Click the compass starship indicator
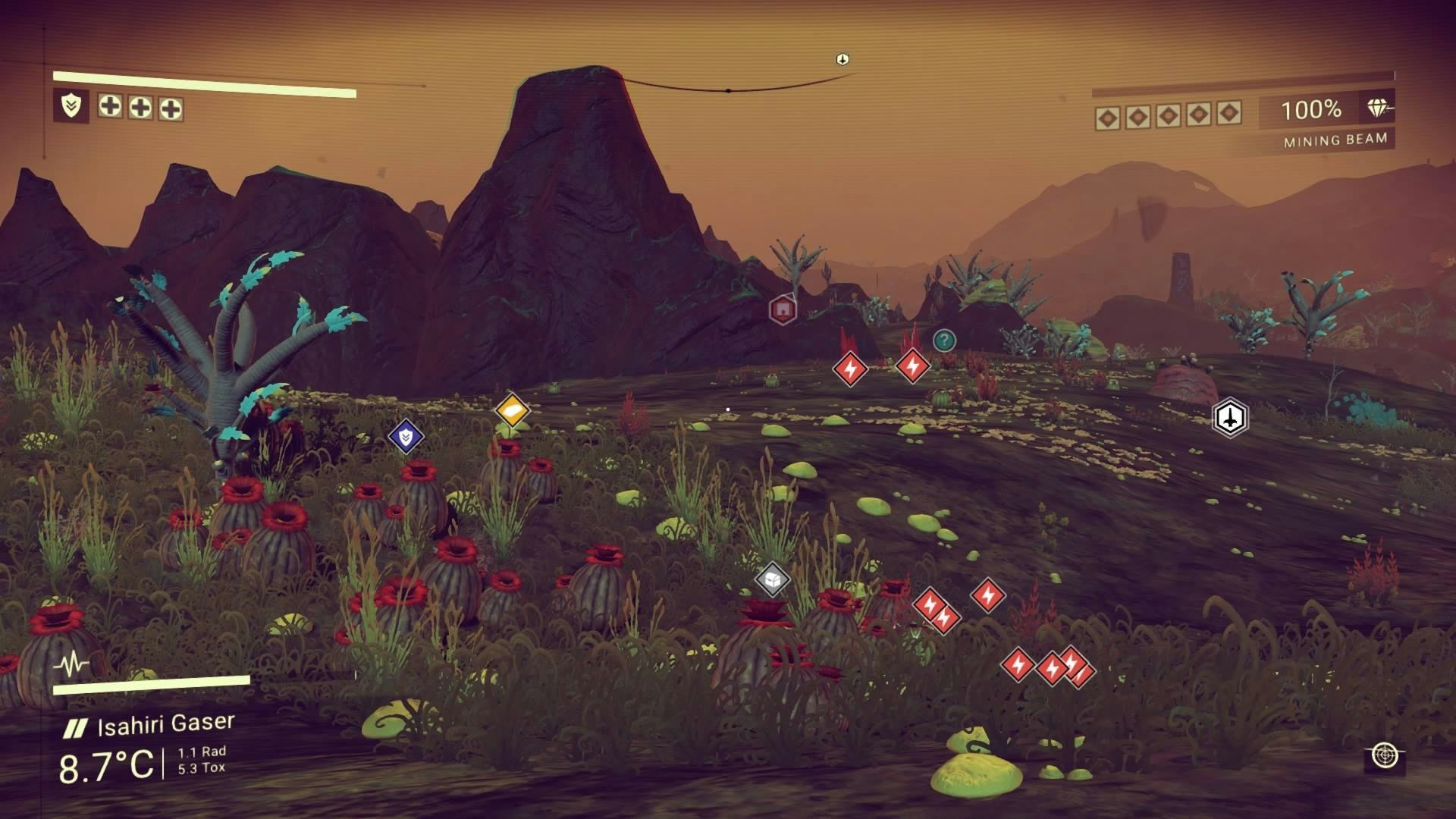 tap(842, 59)
